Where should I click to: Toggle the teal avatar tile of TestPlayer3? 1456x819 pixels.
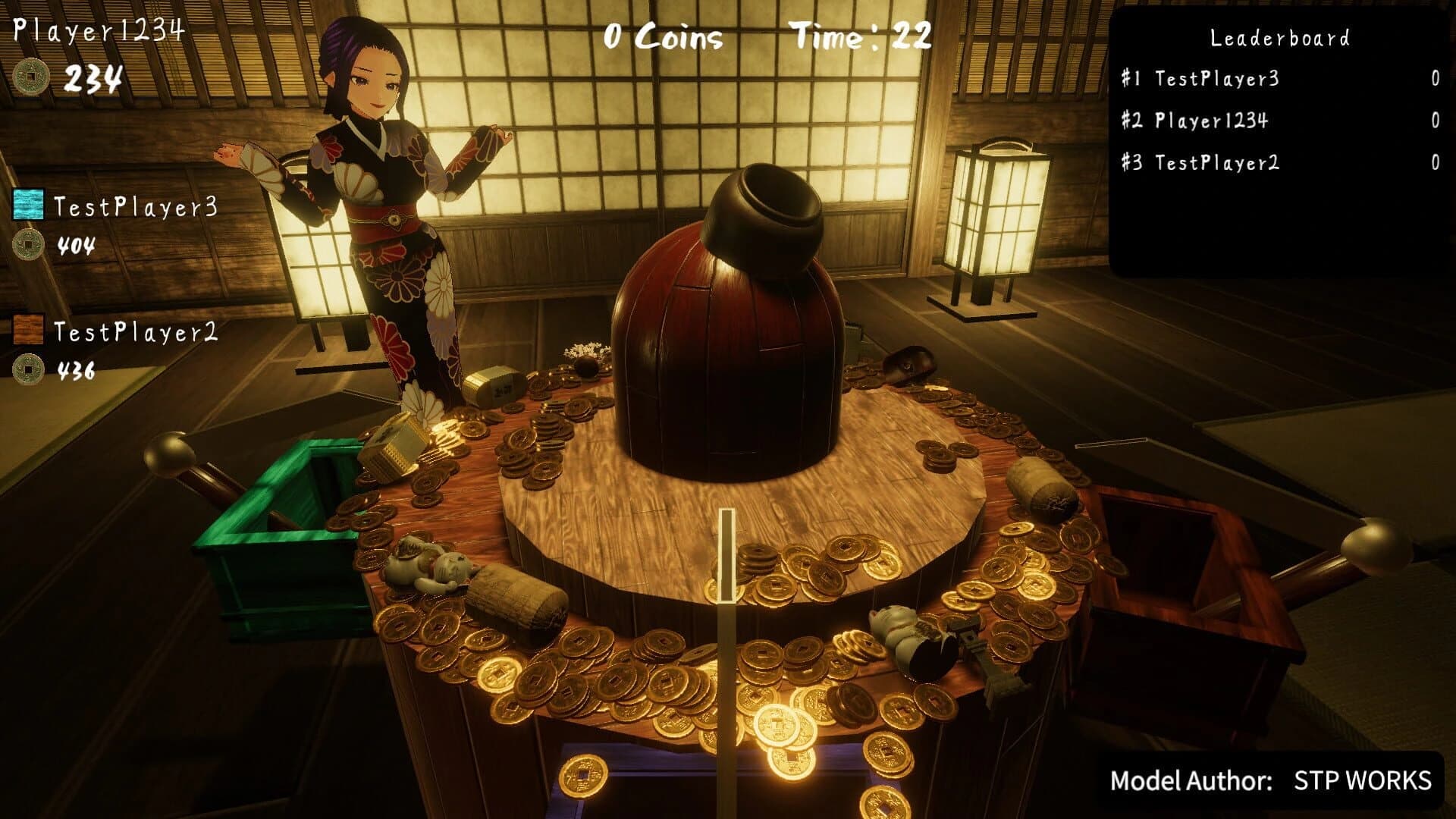coord(27,203)
